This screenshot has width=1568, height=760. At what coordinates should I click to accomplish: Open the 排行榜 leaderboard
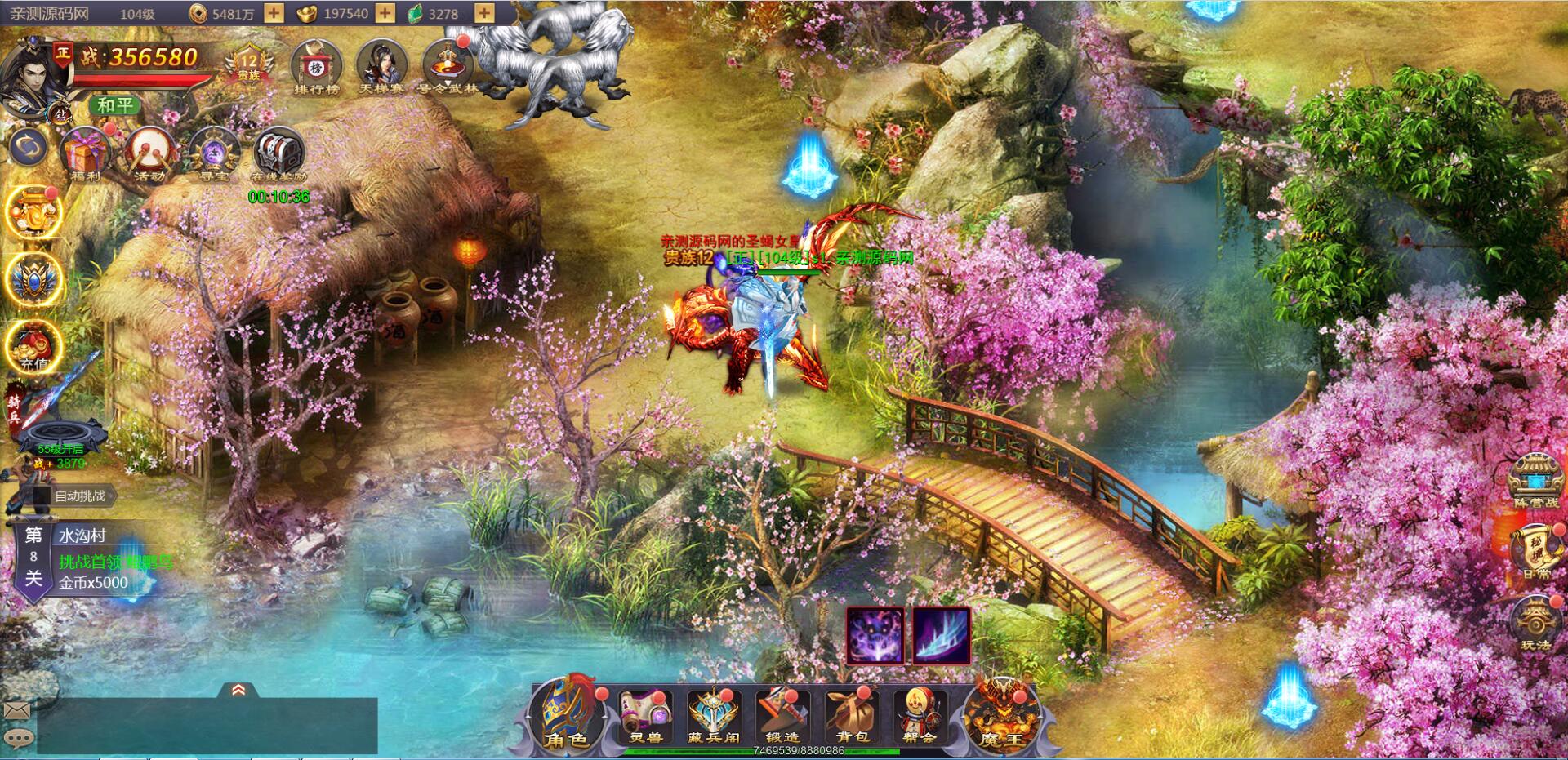(x=316, y=65)
